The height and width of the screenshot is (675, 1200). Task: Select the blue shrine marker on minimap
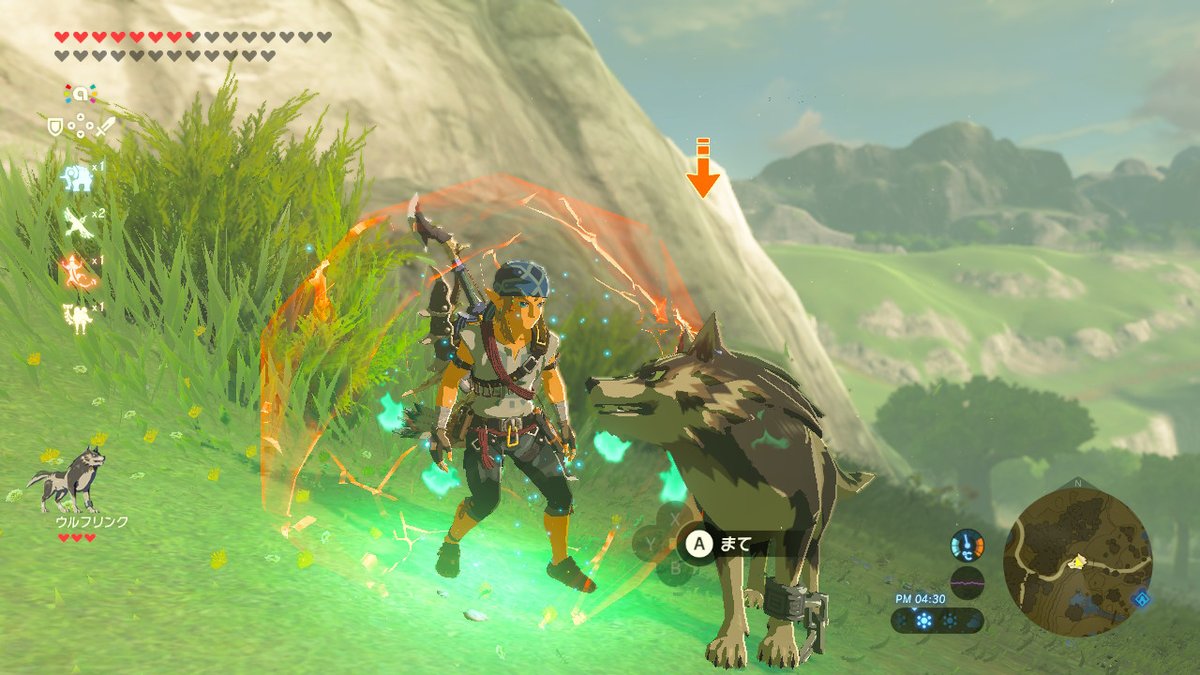(x=1141, y=598)
